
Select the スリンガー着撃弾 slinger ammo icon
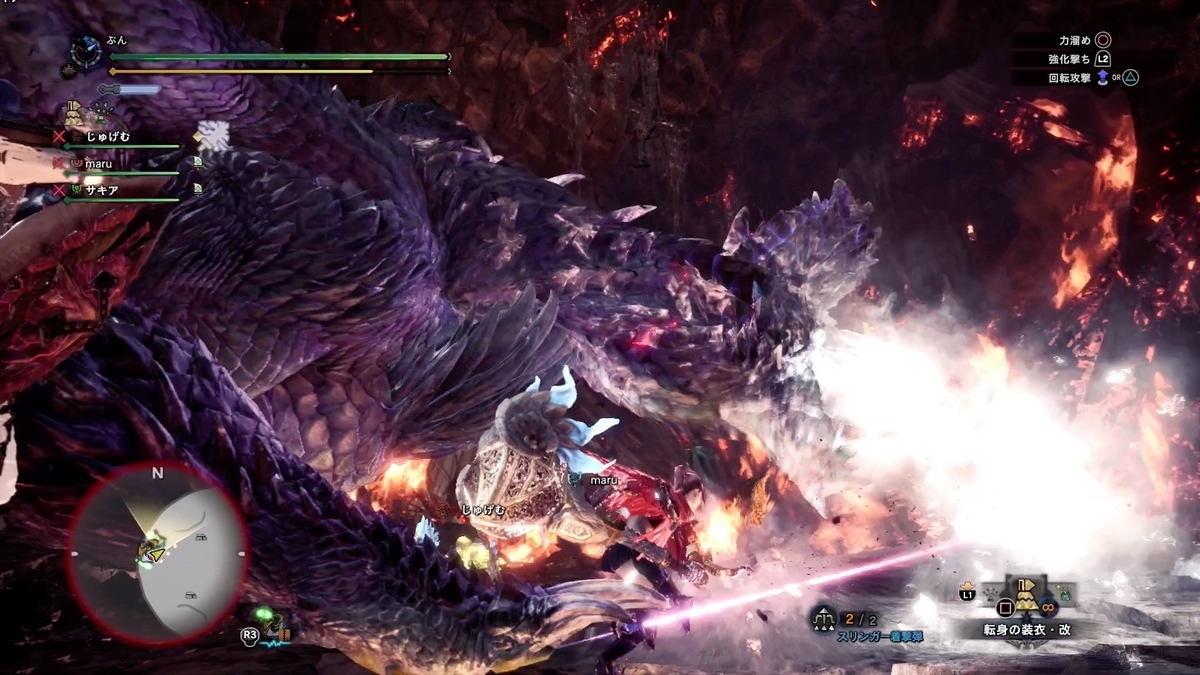coord(824,619)
